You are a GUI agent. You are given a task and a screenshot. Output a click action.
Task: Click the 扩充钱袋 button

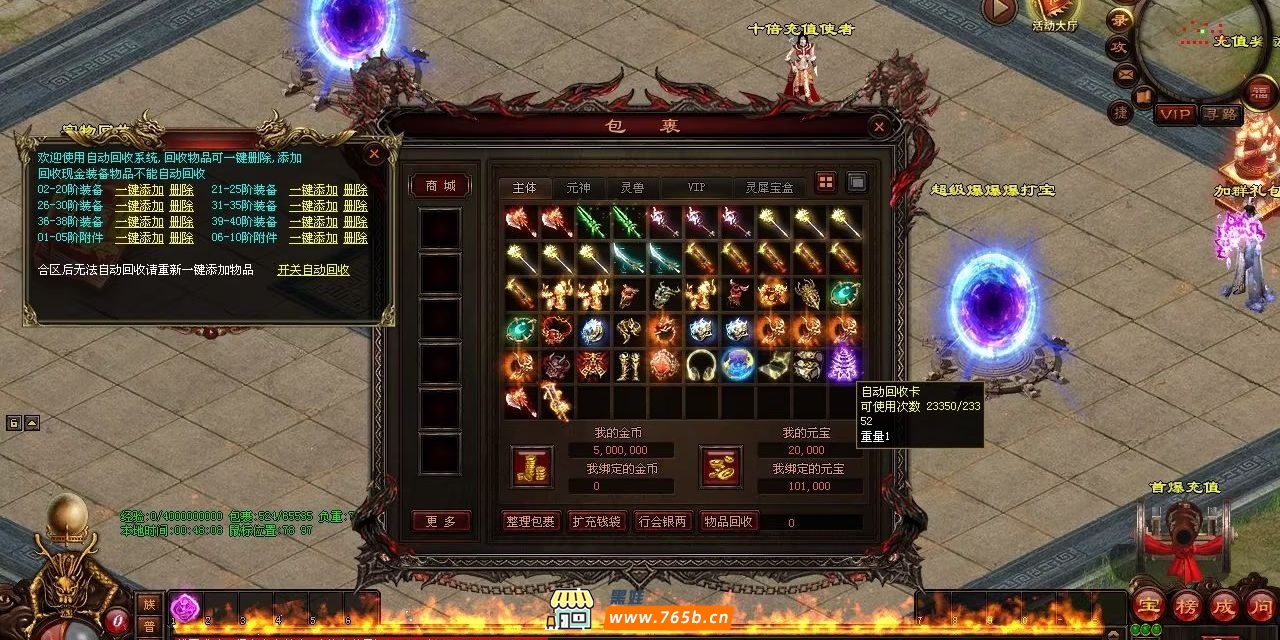tap(596, 521)
